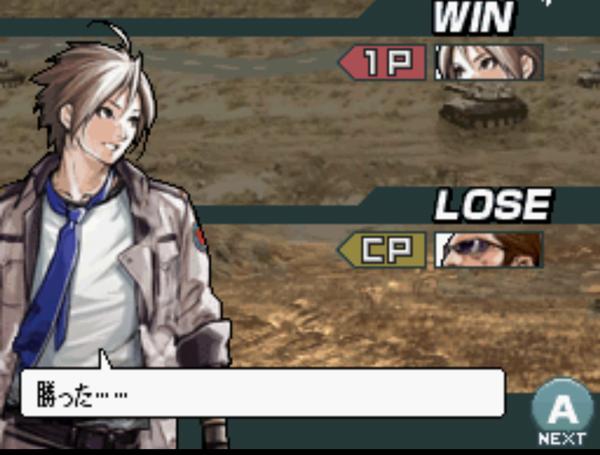The image size is (600, 455).
Task: Advance the 勝った dialogue text box
Action: (x=561, y=410)
